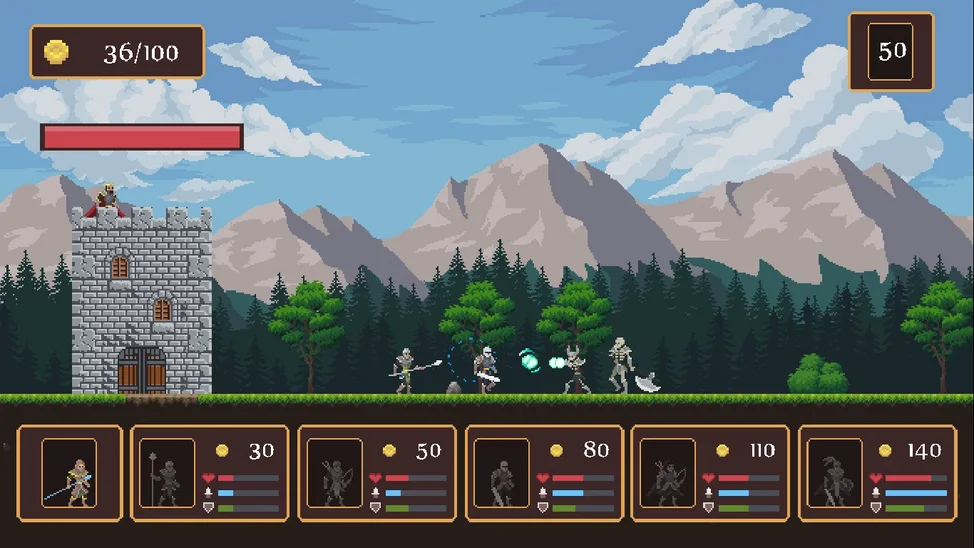The width and height of the screenshot is (974, 548).
Task: Buy the unit costing 50 gold
Action: point(377,473)
